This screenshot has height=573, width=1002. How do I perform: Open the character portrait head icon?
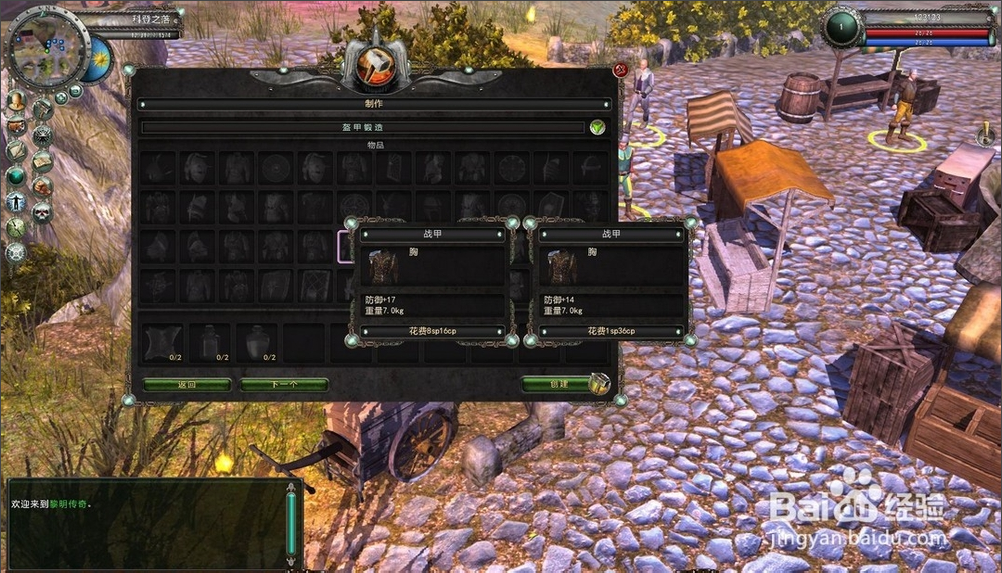coord(17,101)
